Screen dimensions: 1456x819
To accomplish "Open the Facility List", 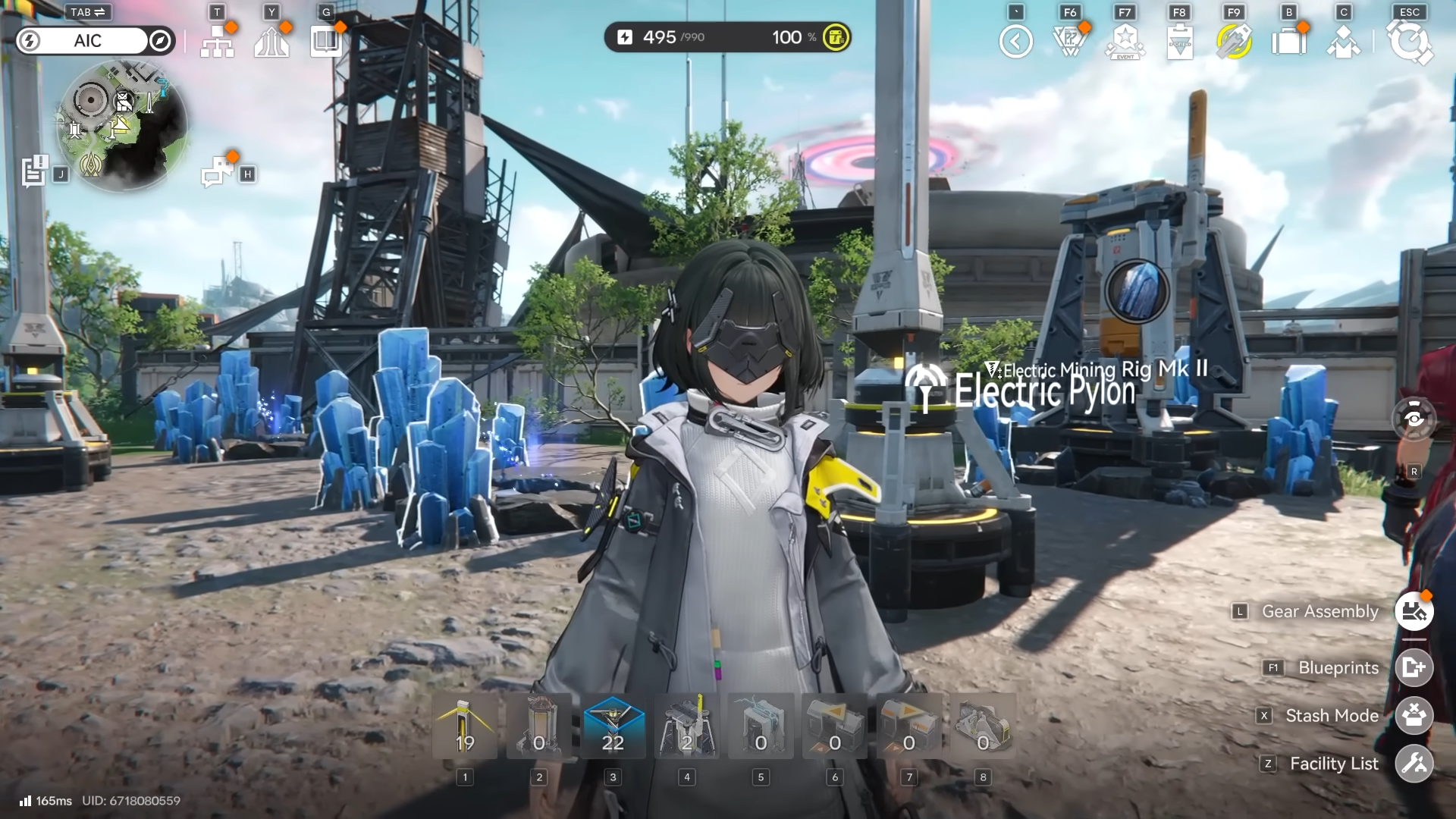I will point(1414,764).
